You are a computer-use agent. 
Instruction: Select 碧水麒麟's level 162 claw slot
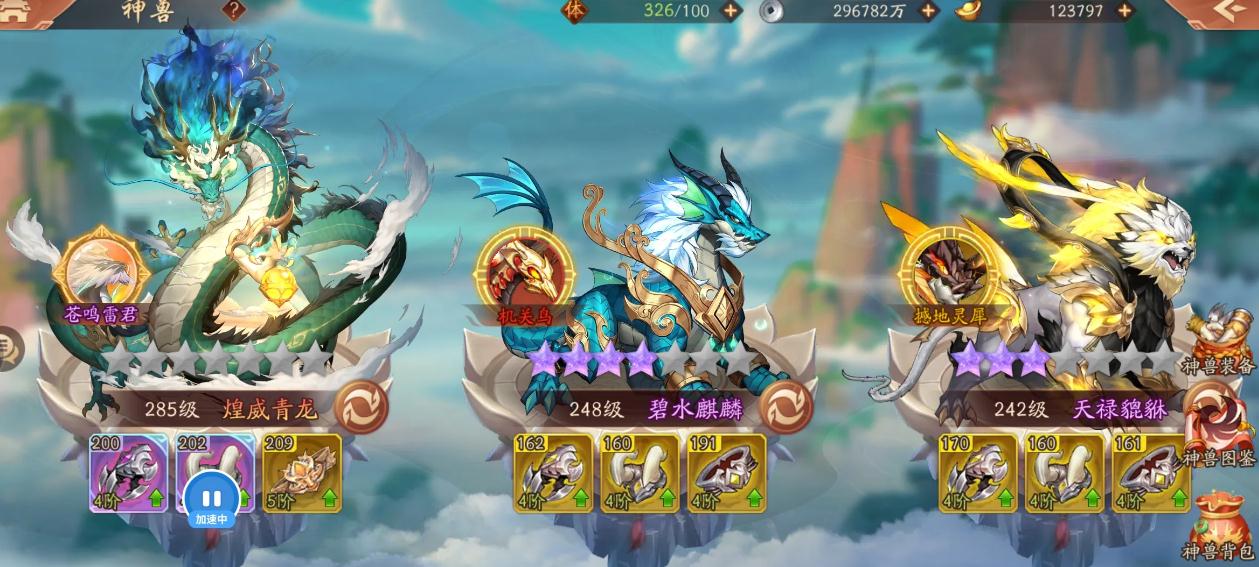tap(553, 472)
